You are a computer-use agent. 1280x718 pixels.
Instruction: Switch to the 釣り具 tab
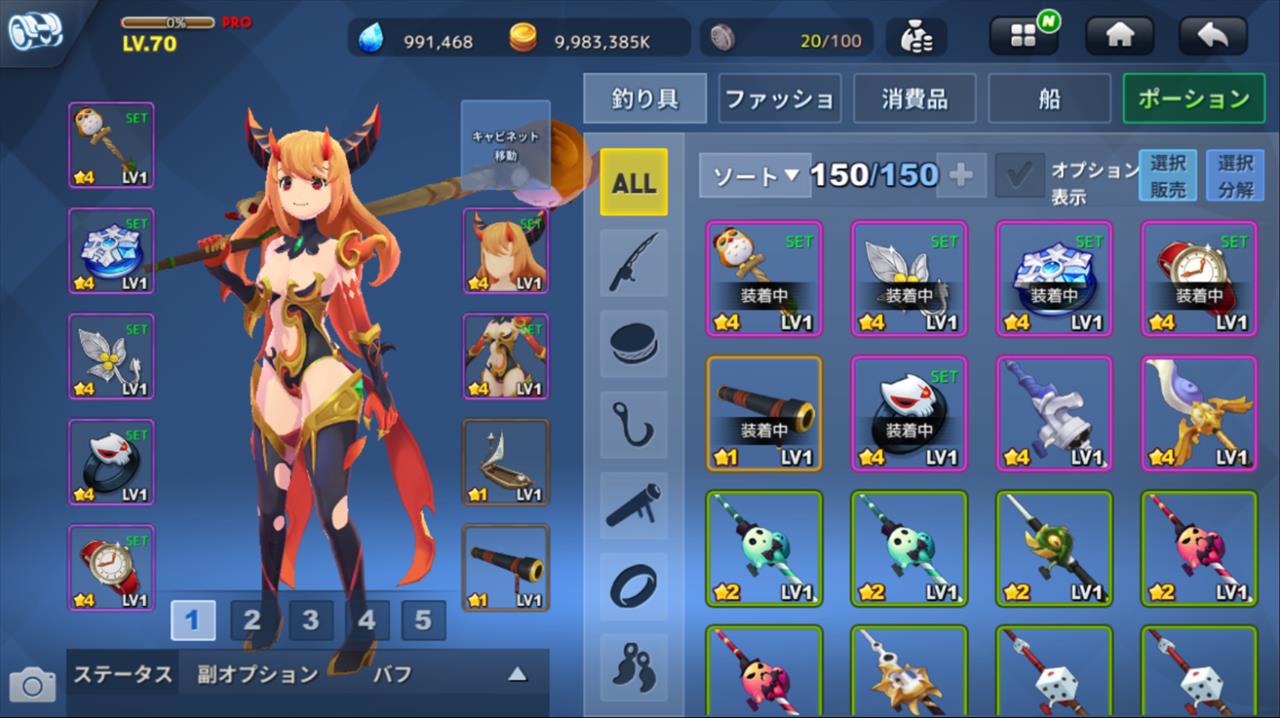click(645, 98)
